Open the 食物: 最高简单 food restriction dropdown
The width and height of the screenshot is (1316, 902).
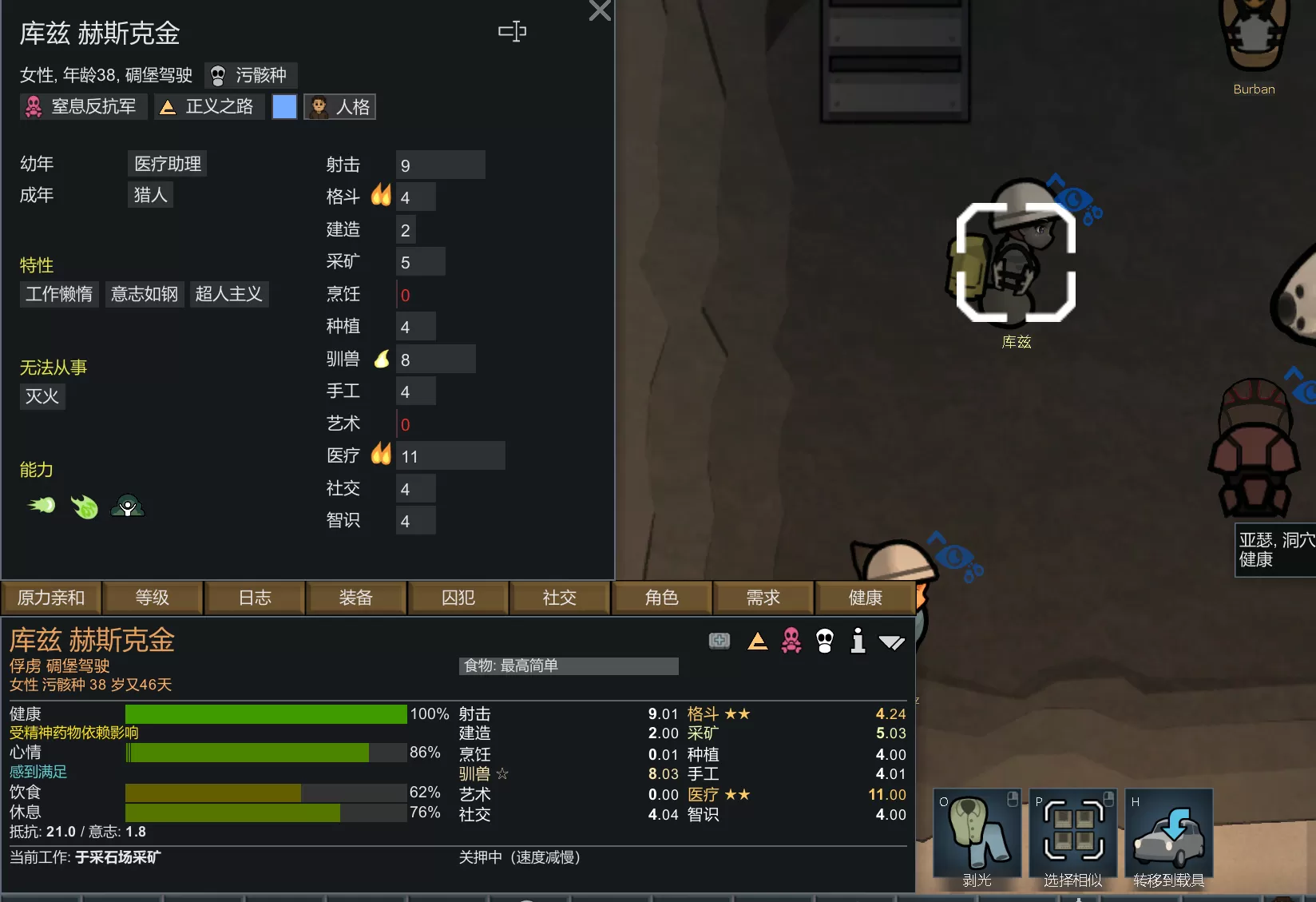(569, 666)
